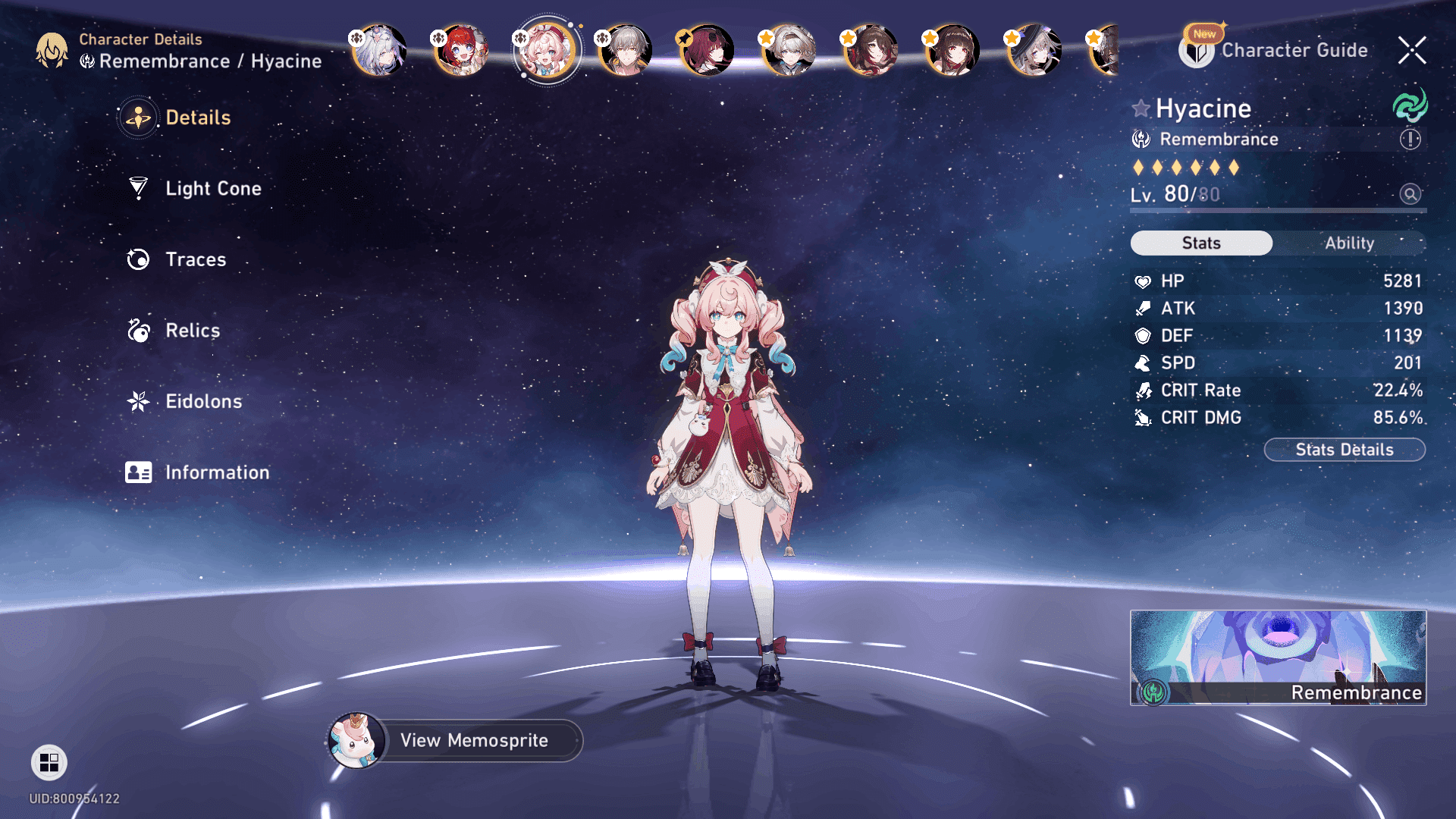Open the Remembrance path banner

pyautogui.click(x=1278, y=657)
